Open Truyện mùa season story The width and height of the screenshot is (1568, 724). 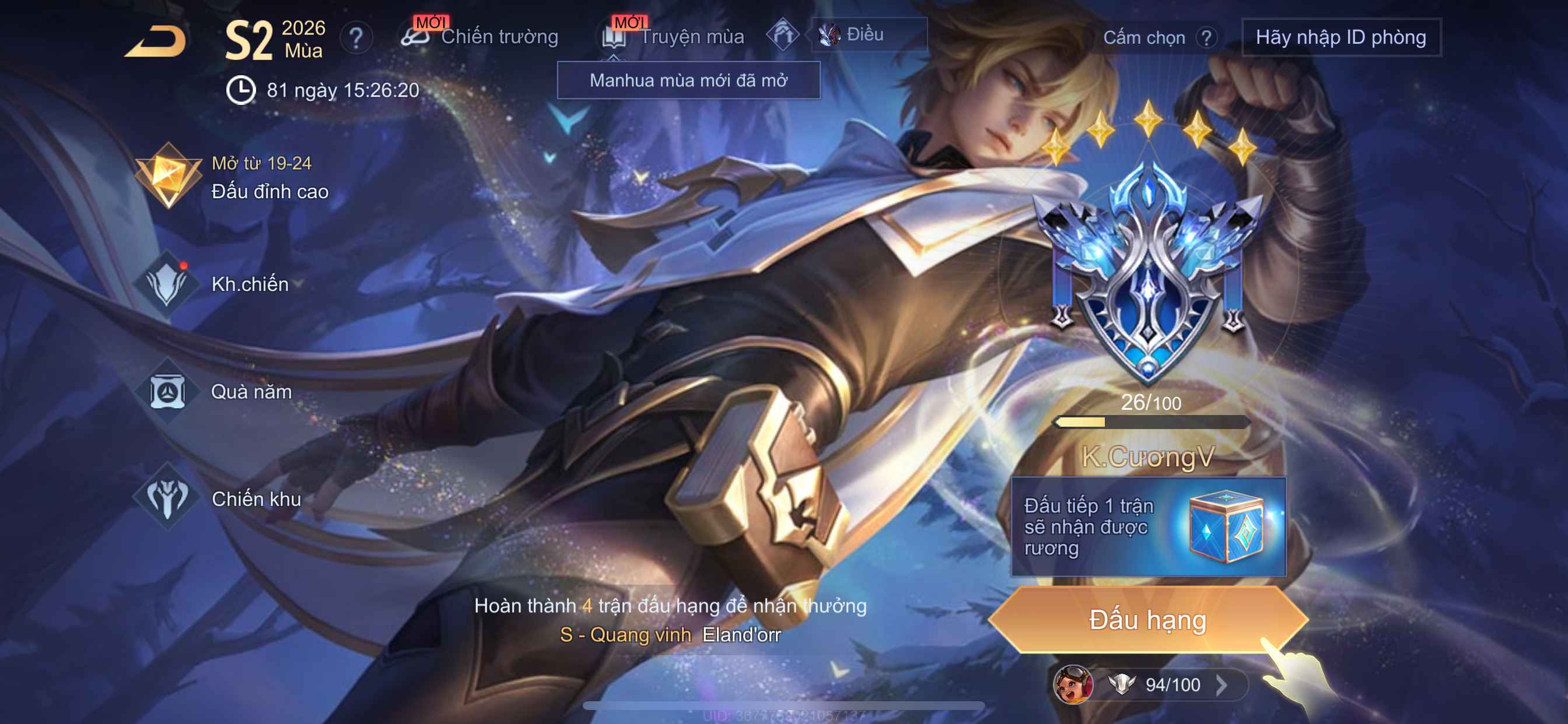674,37
